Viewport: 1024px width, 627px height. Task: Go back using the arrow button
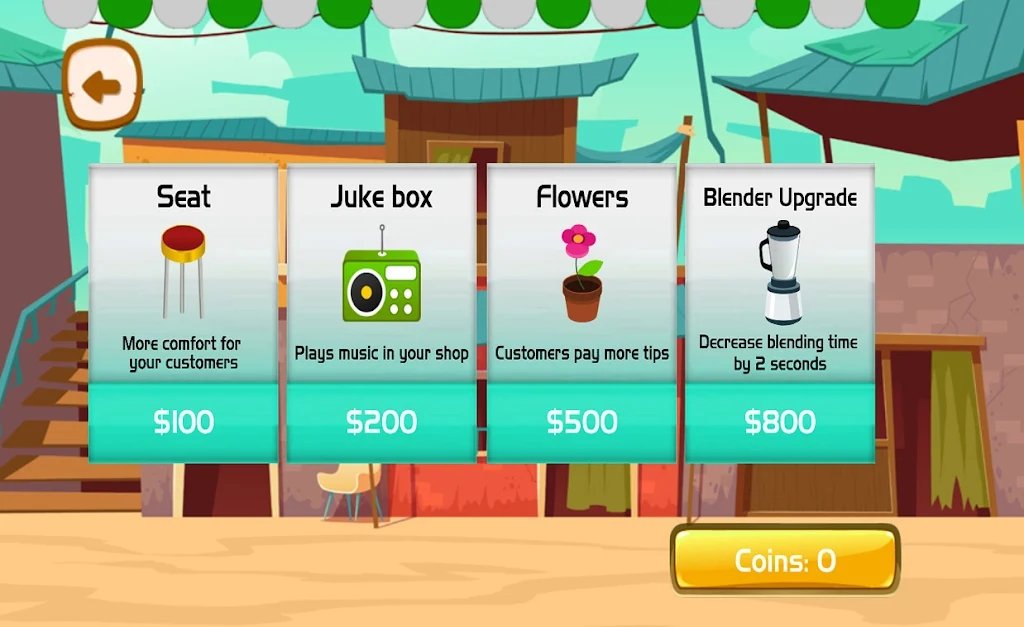pyautogui.click(x=102, y=86)
